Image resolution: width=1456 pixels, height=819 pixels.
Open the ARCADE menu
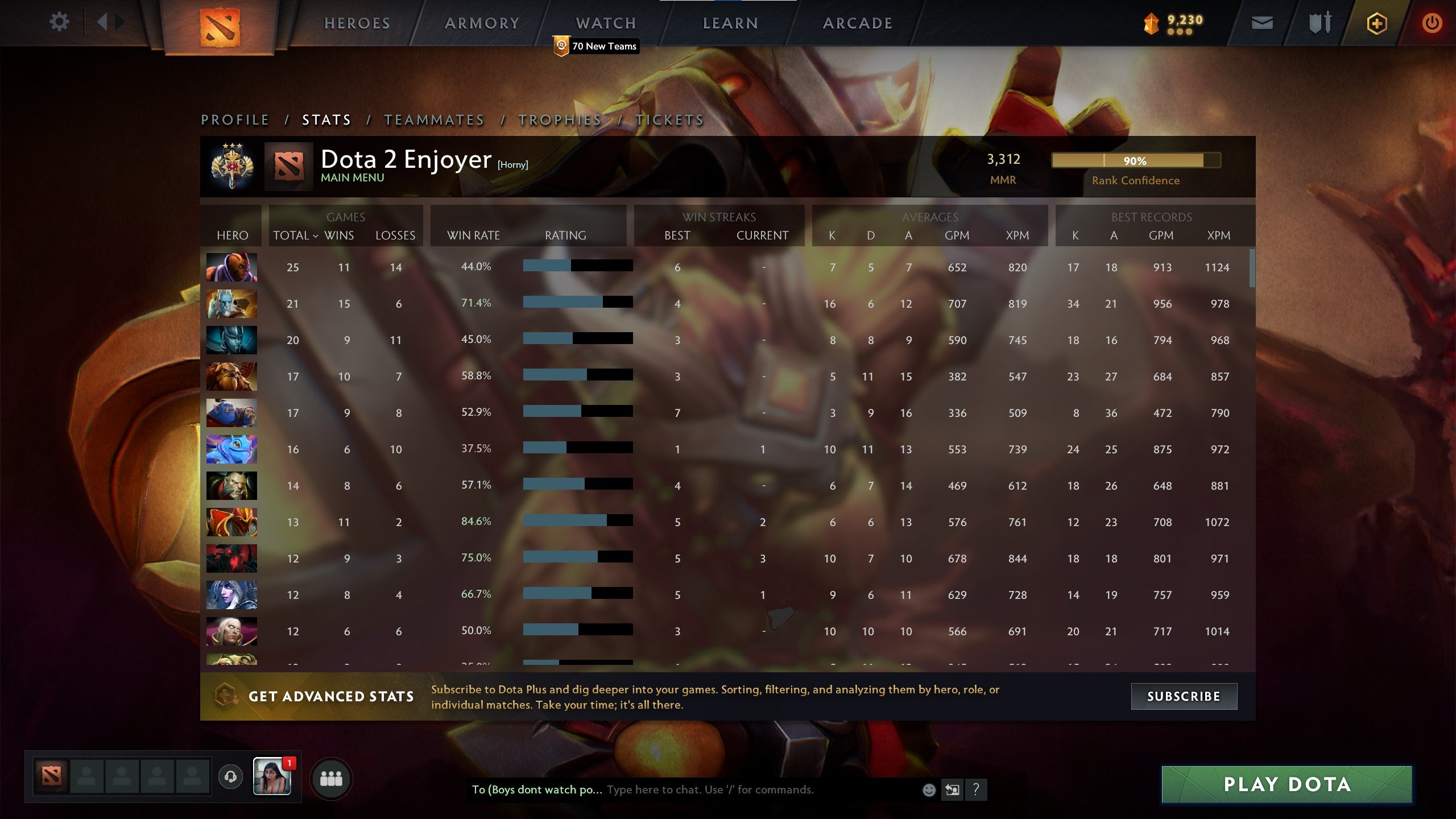click(x=857, y=23)
